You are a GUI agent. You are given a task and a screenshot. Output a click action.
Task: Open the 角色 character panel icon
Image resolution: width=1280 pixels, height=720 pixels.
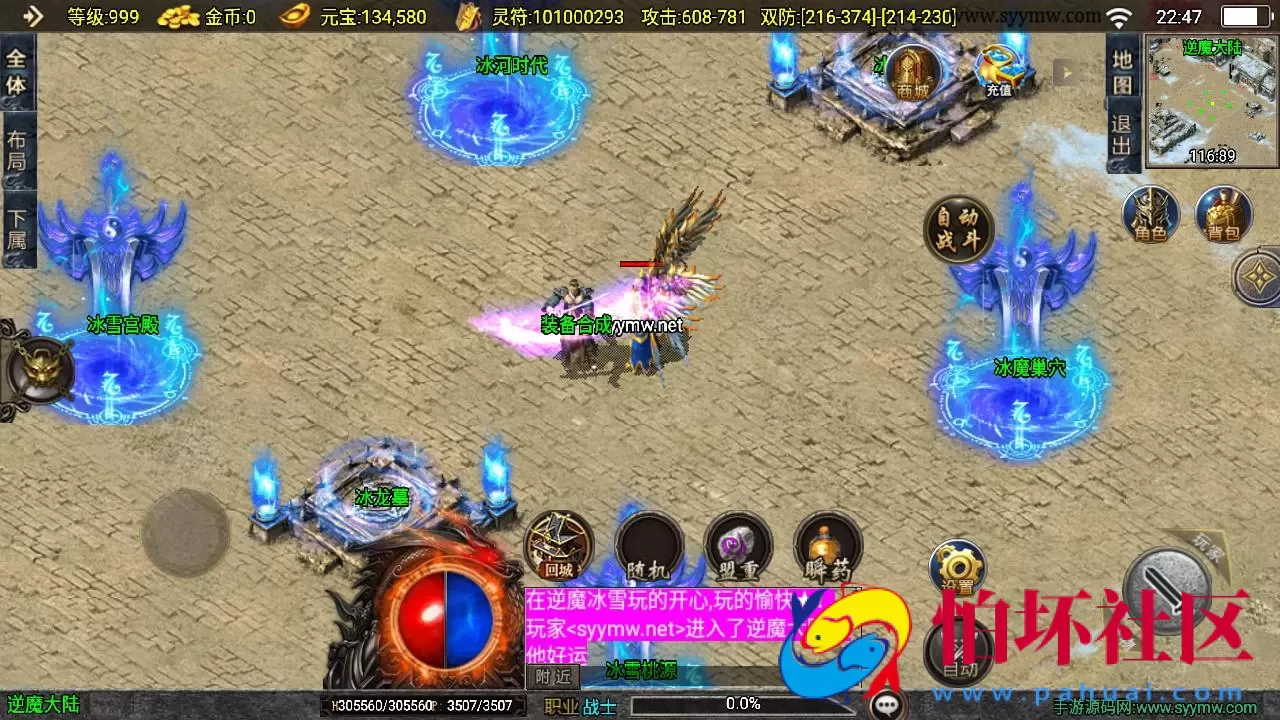pyautogui.click(x=1150, y=215)
